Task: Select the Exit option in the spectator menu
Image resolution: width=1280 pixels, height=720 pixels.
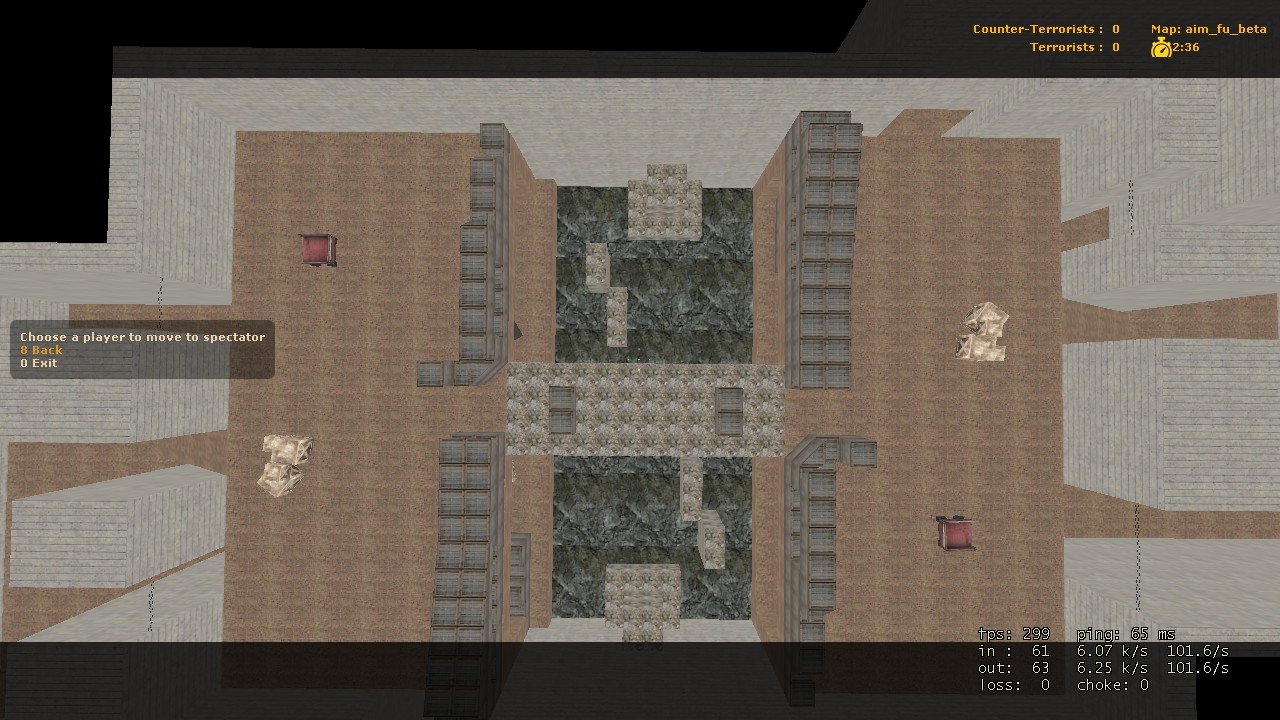Action: click(x=36, y=362)
